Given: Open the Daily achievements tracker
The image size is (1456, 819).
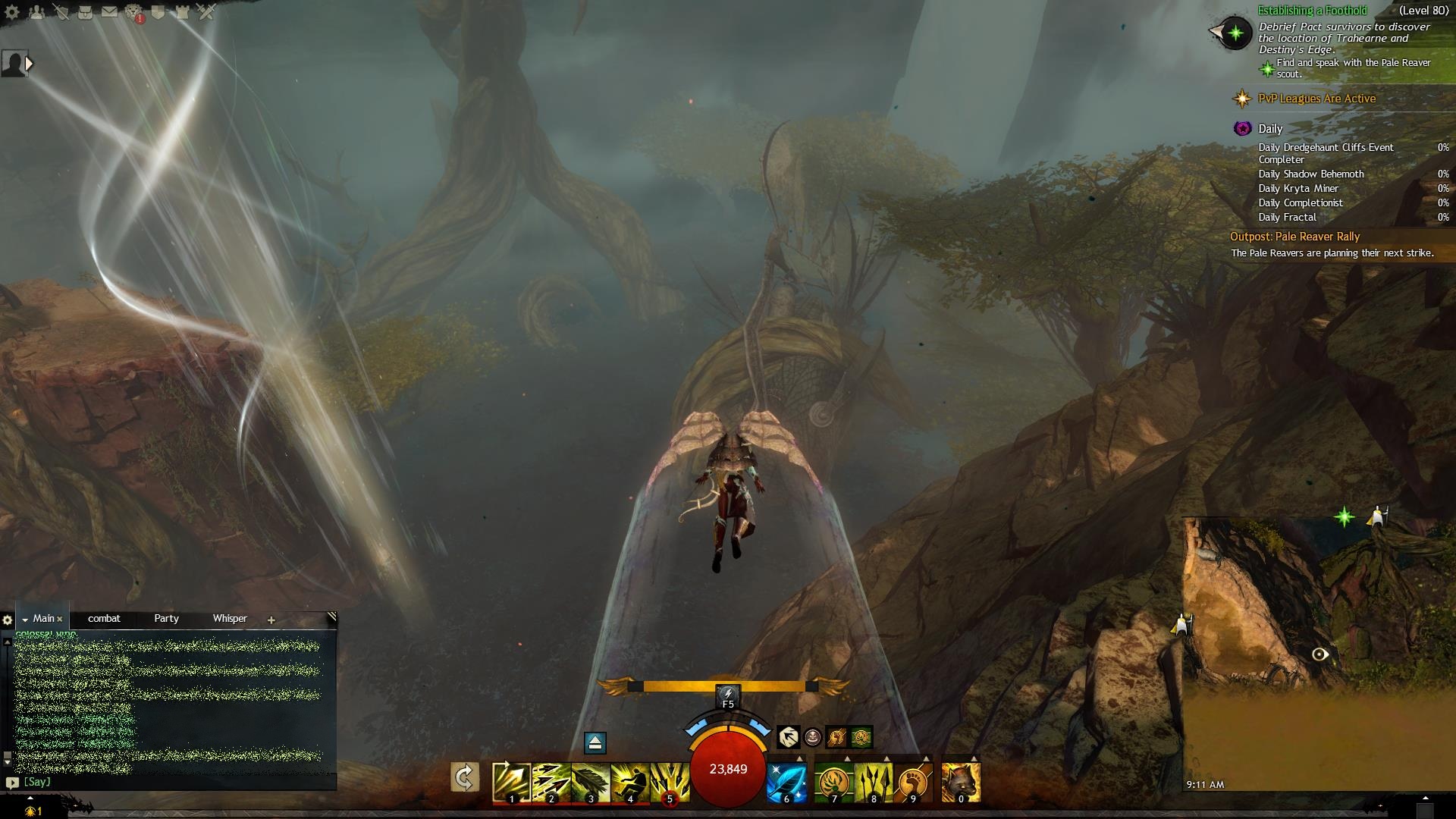Looking at the screenshot, I should pyautogui.click(x=1270, y=129).
